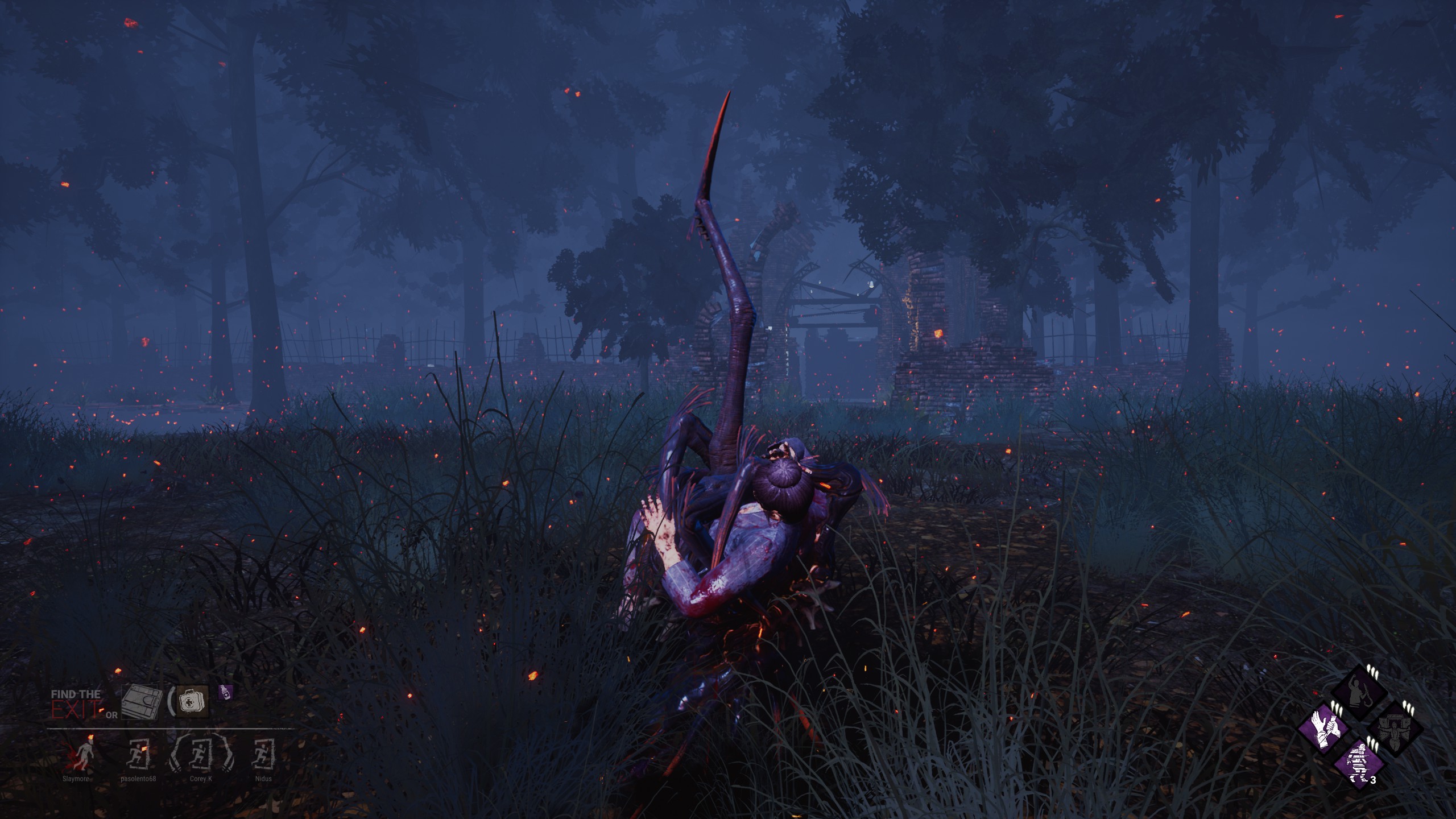Click the OR separator label
Image resolution: width=1456 pixels, height=819 pixels.
click(x=112, y=714)
